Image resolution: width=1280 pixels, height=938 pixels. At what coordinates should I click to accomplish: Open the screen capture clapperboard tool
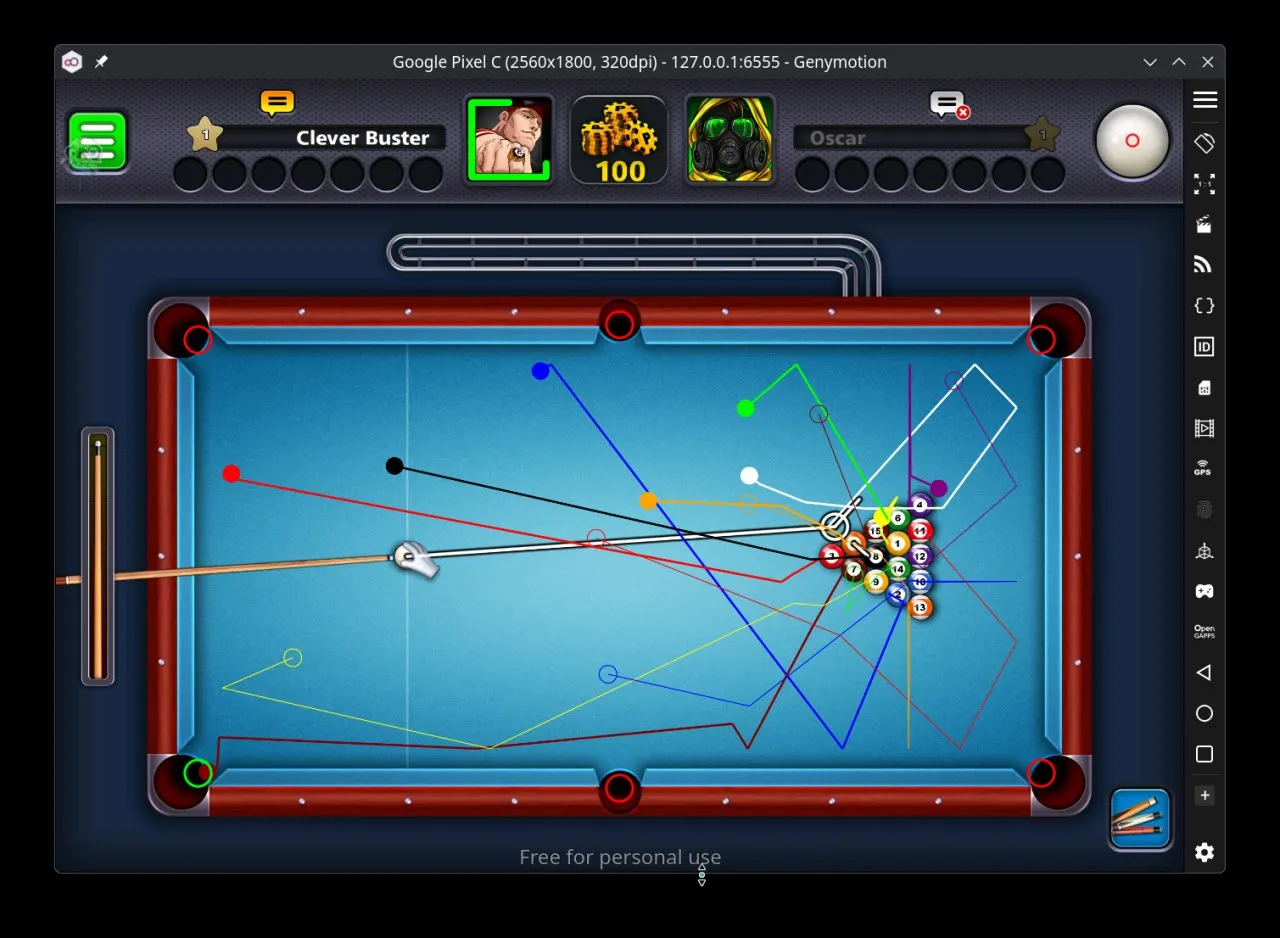1204,224
